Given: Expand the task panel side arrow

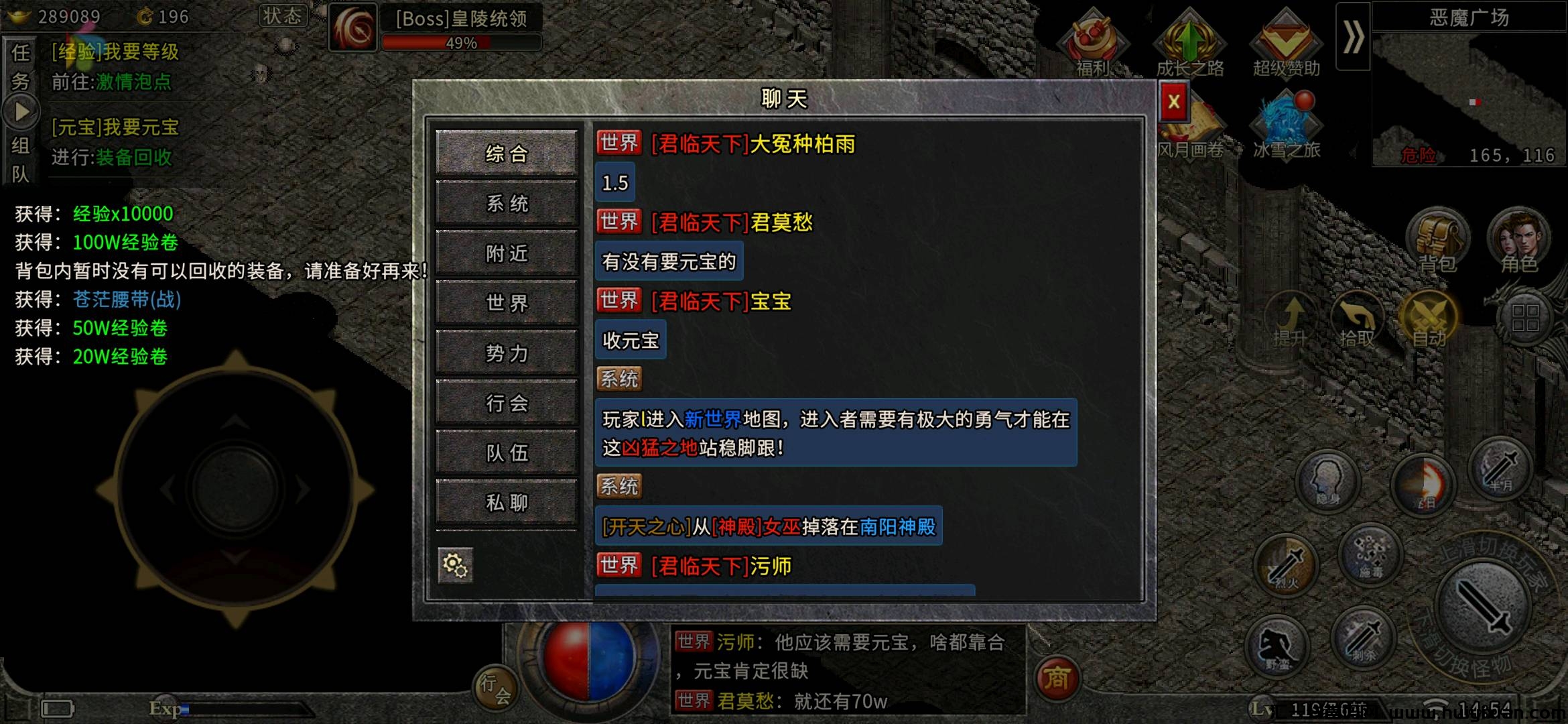Looking at the screenshot, I should tap(22, 111).
